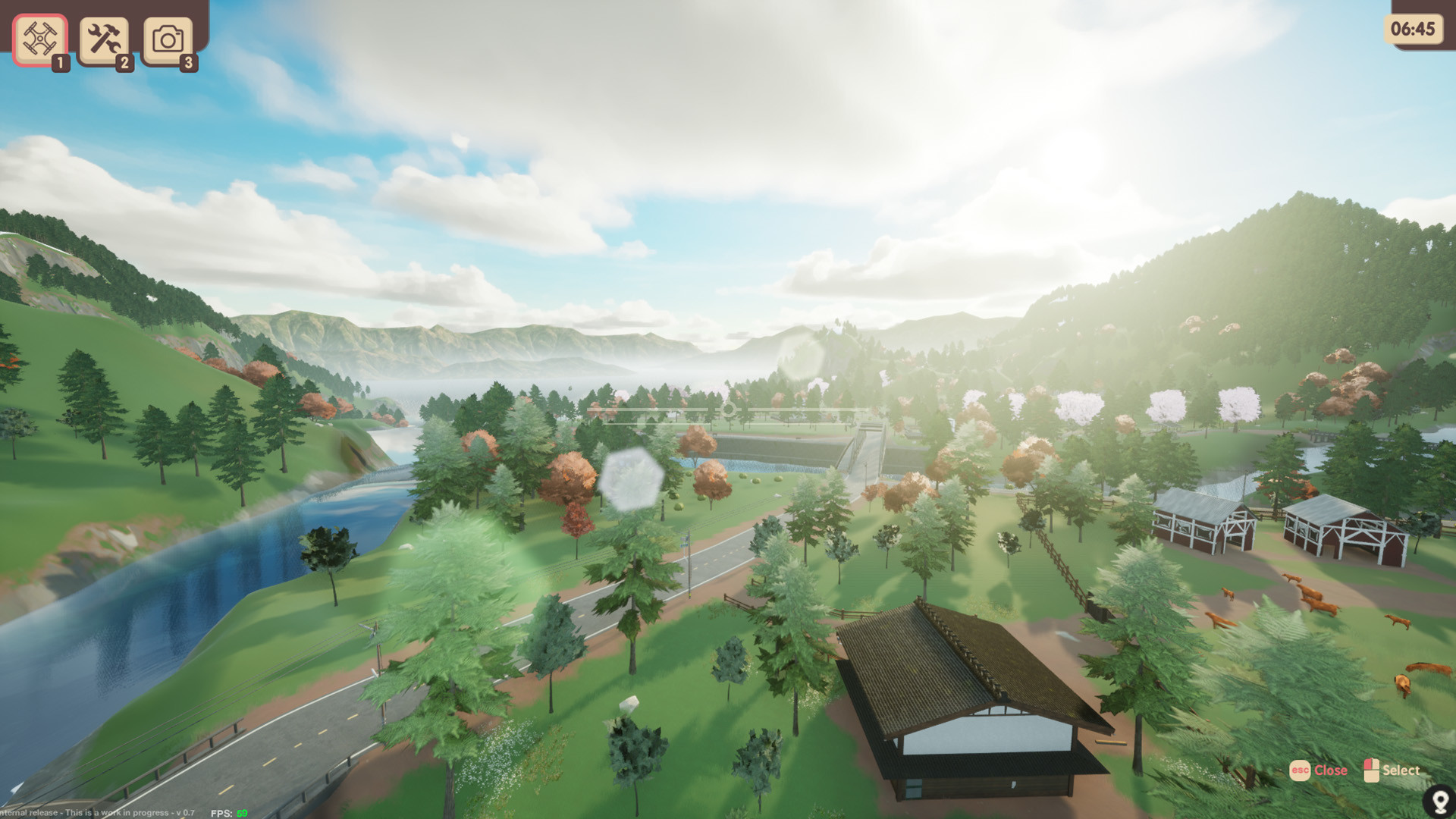
Task: Select the drone mode icon
Action: tap(39, 39)
